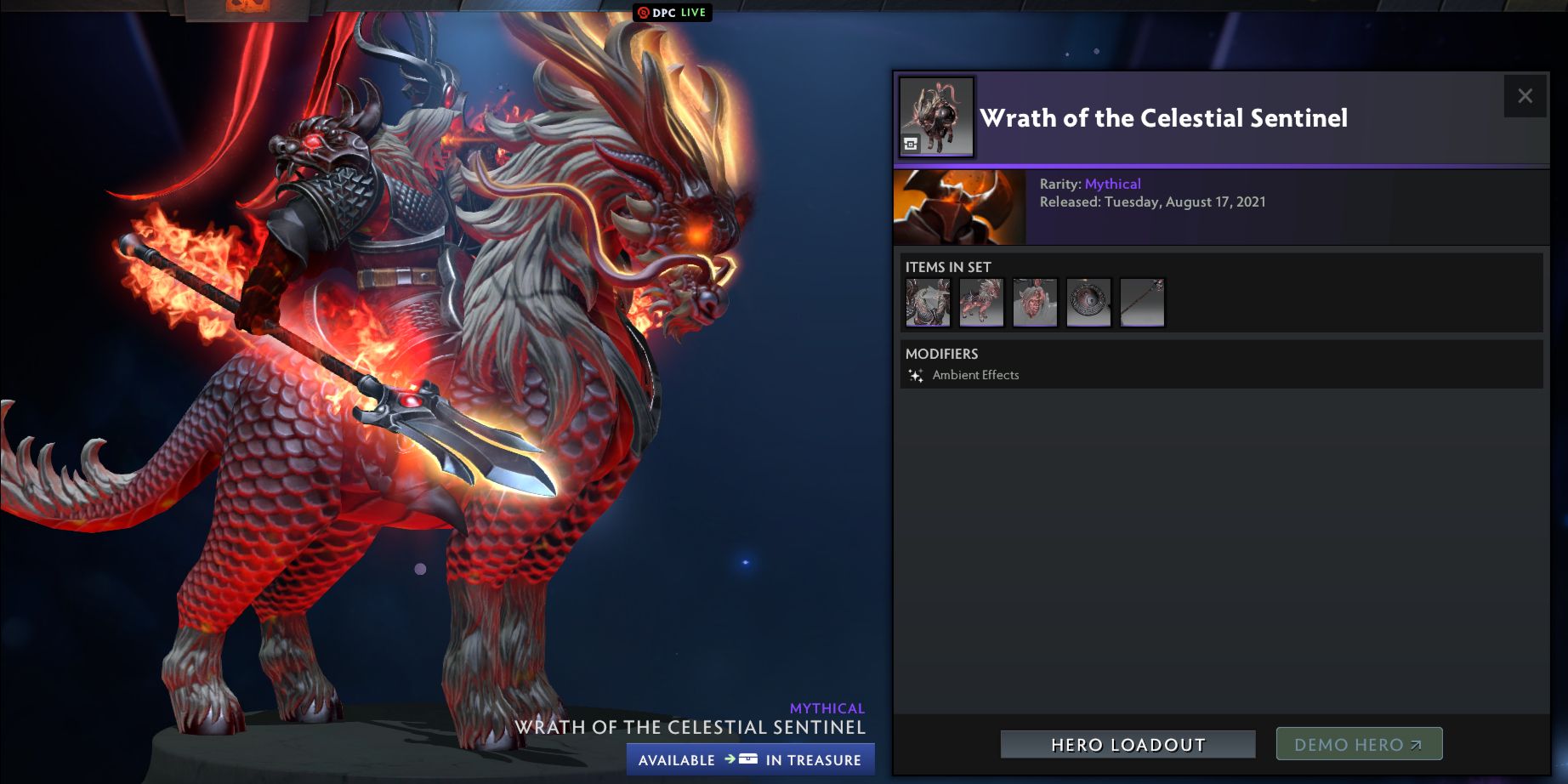Select the creature mount item in the set
The image size is (1568, 784).
point(980,302)
